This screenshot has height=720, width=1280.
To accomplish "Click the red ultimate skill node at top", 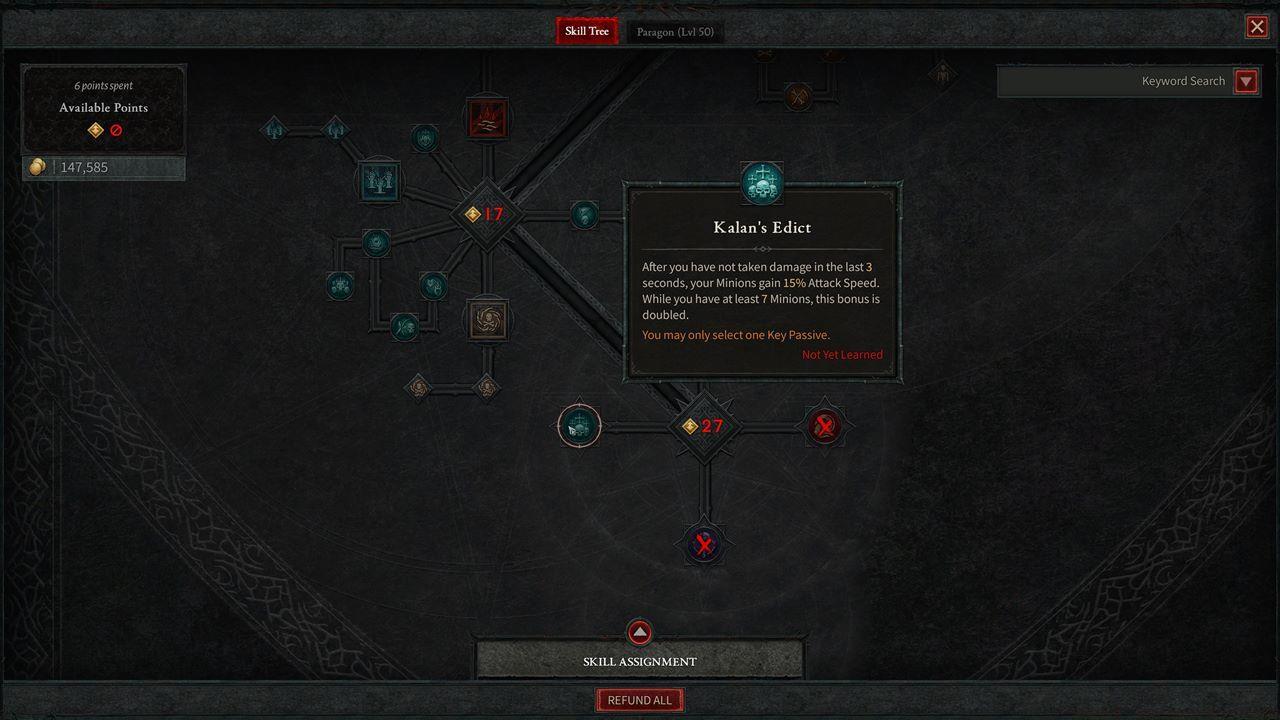I will click(x=488, y=118).
